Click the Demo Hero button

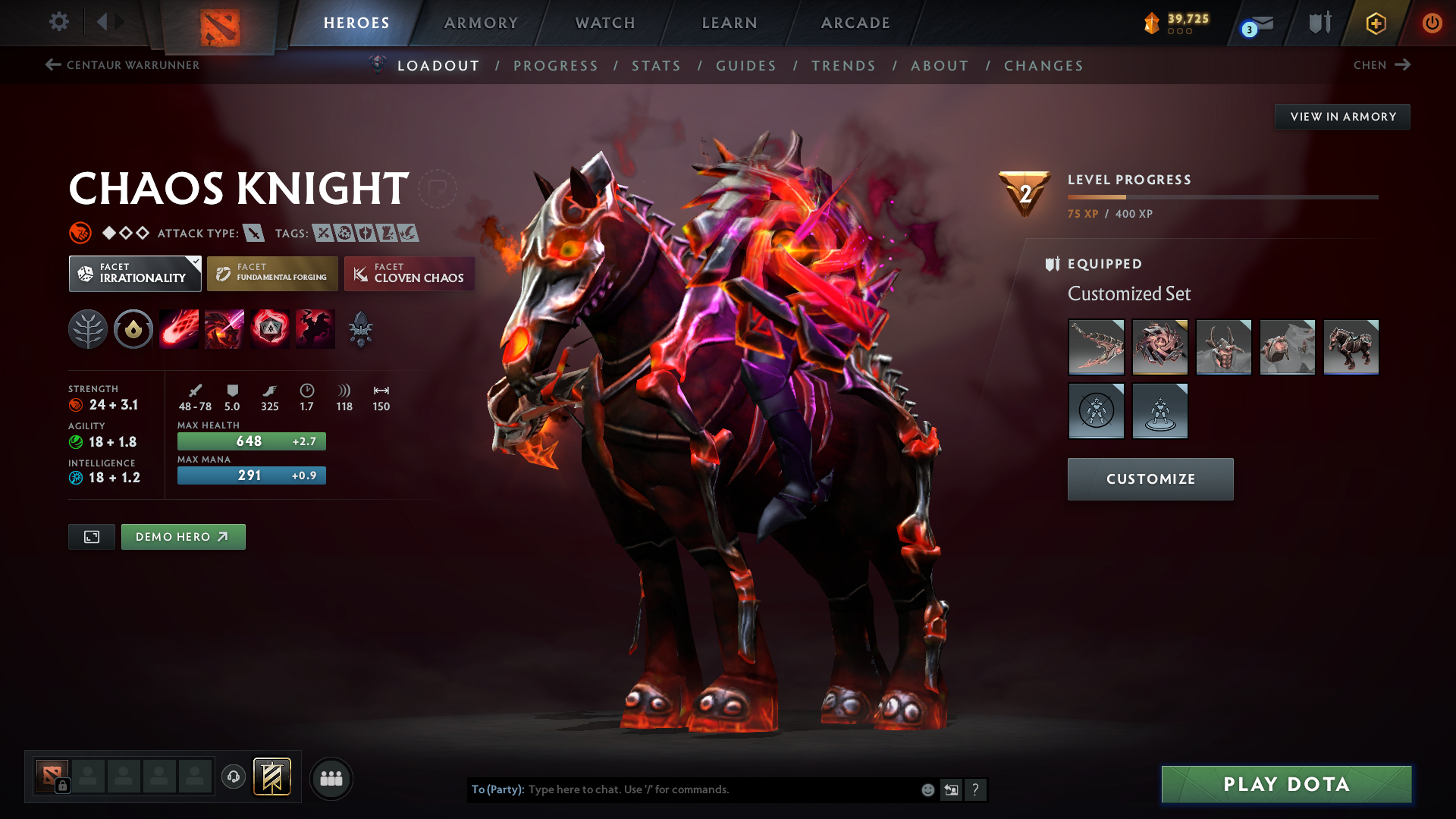(x=183, y=536)
